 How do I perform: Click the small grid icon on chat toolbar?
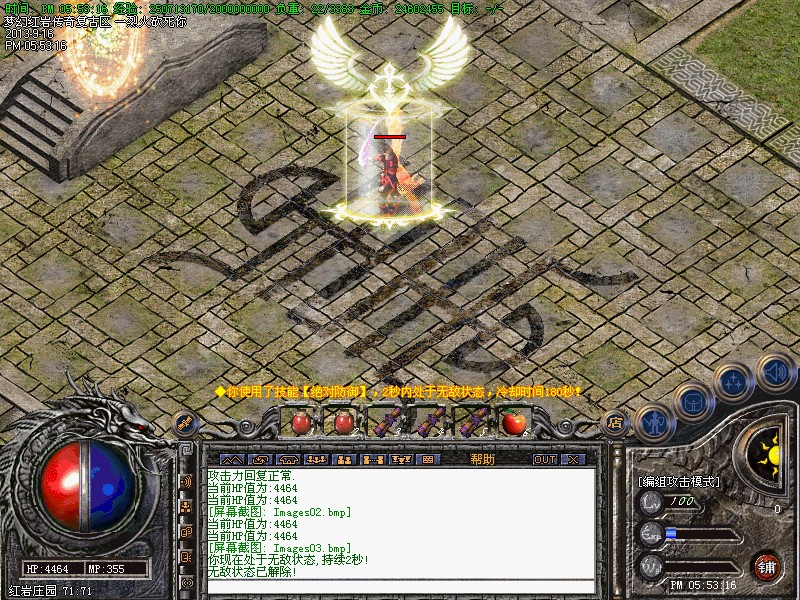428,459
